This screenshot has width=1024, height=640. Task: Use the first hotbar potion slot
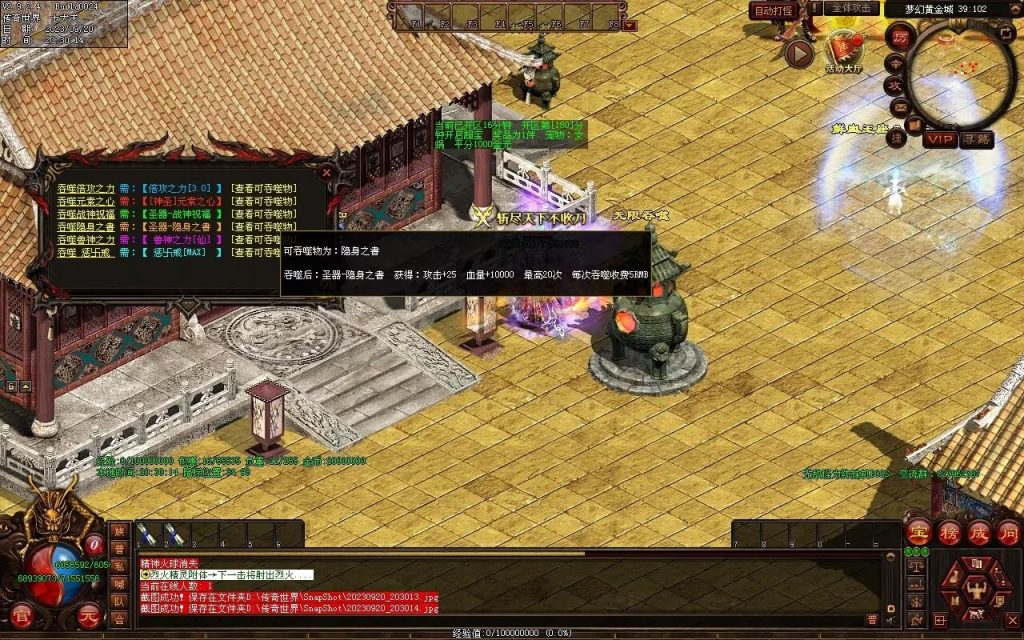point(146,534)
